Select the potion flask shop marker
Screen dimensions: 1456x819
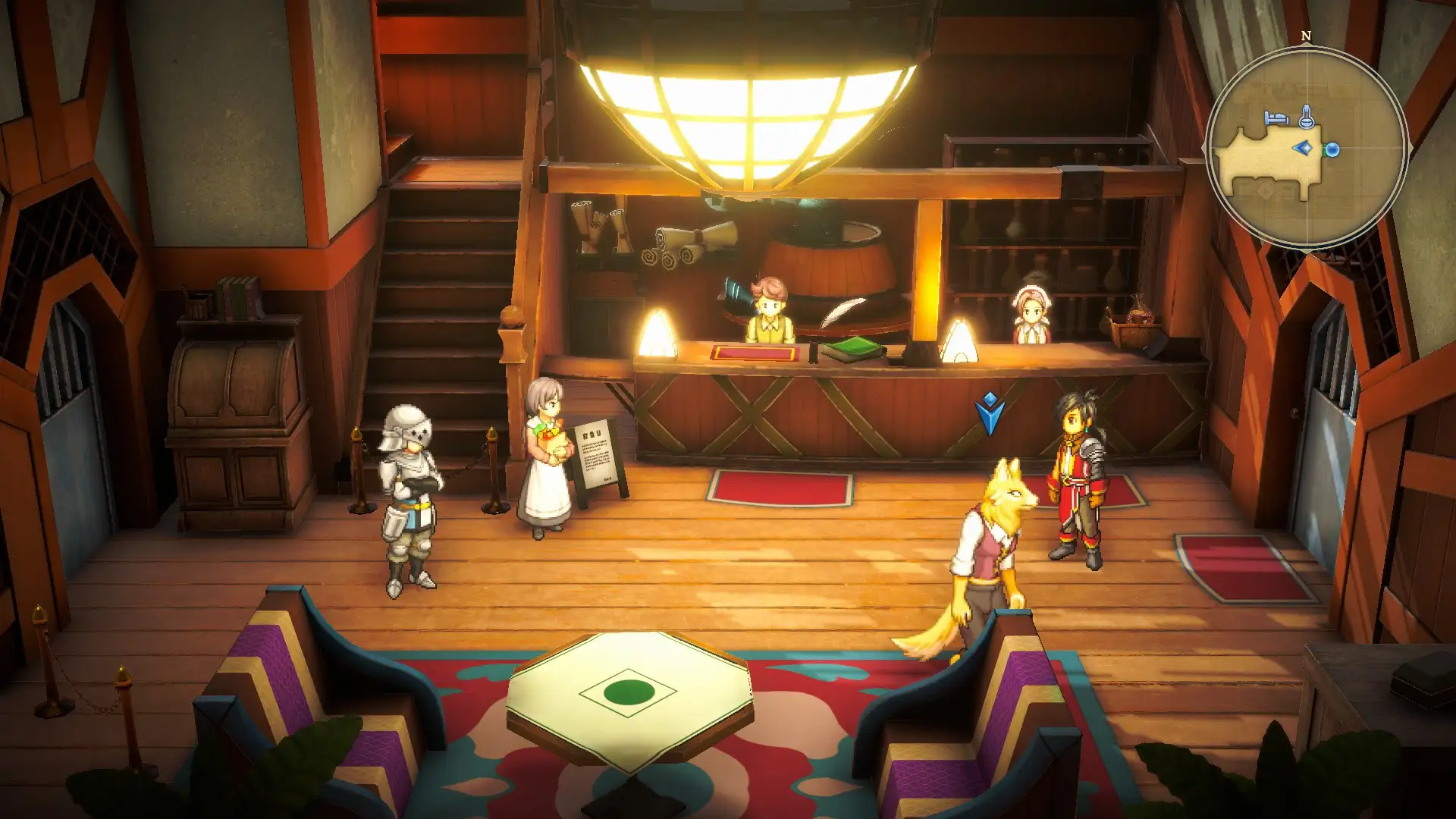coord(1306,116)
